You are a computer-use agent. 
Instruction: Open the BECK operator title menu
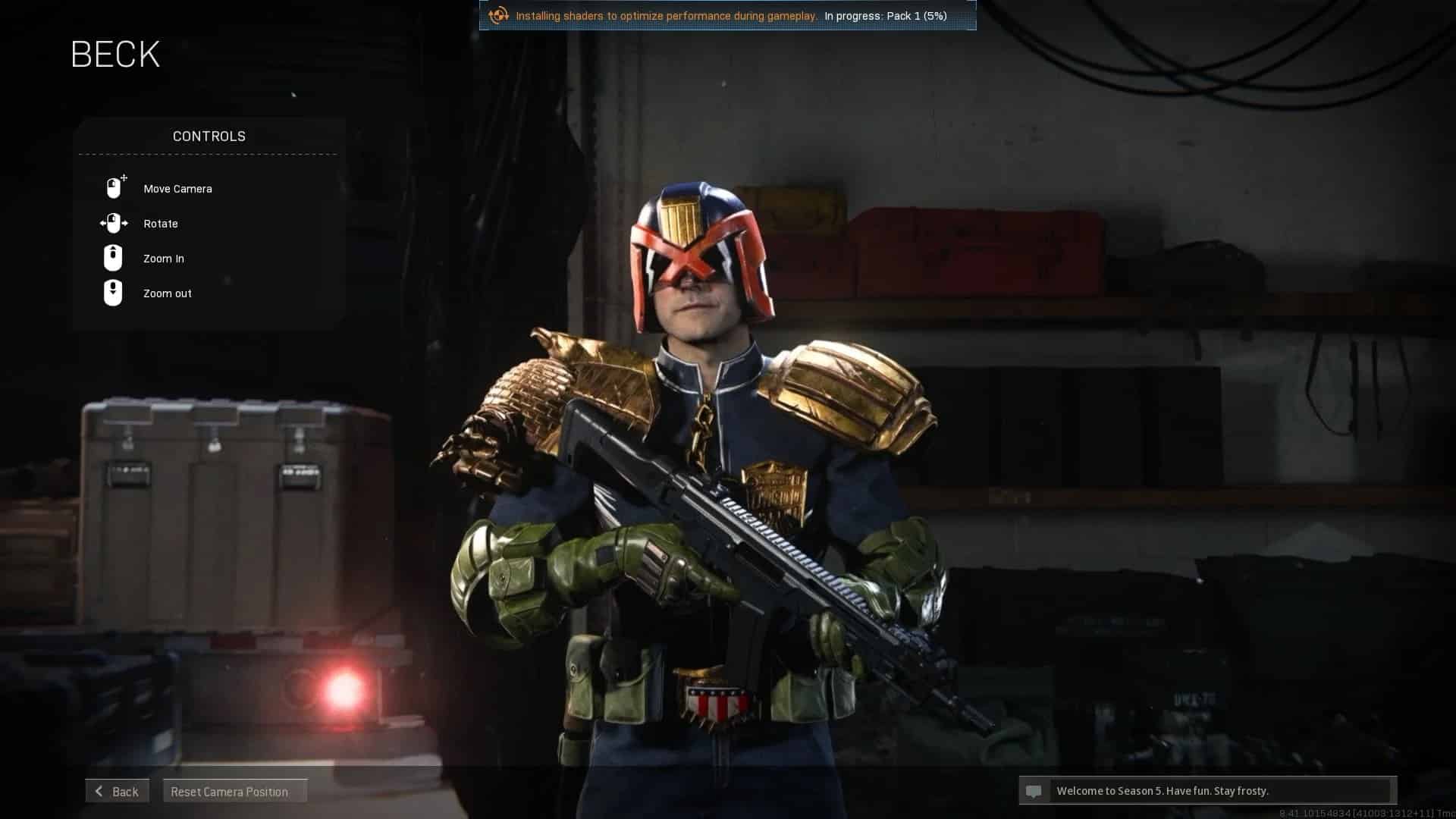(115, 53)
